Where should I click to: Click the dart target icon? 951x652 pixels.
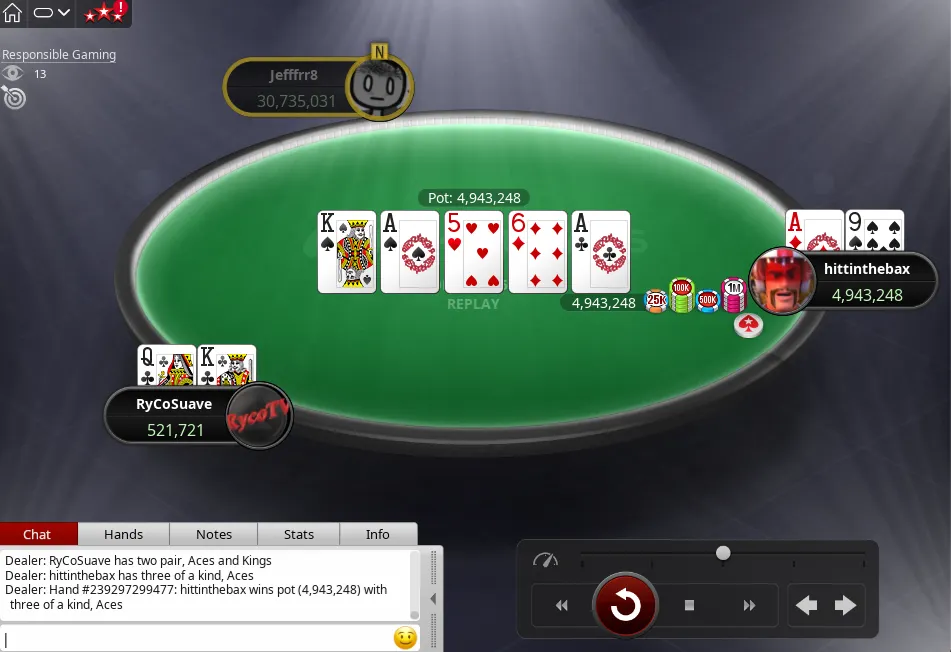[x=14, y=97]
